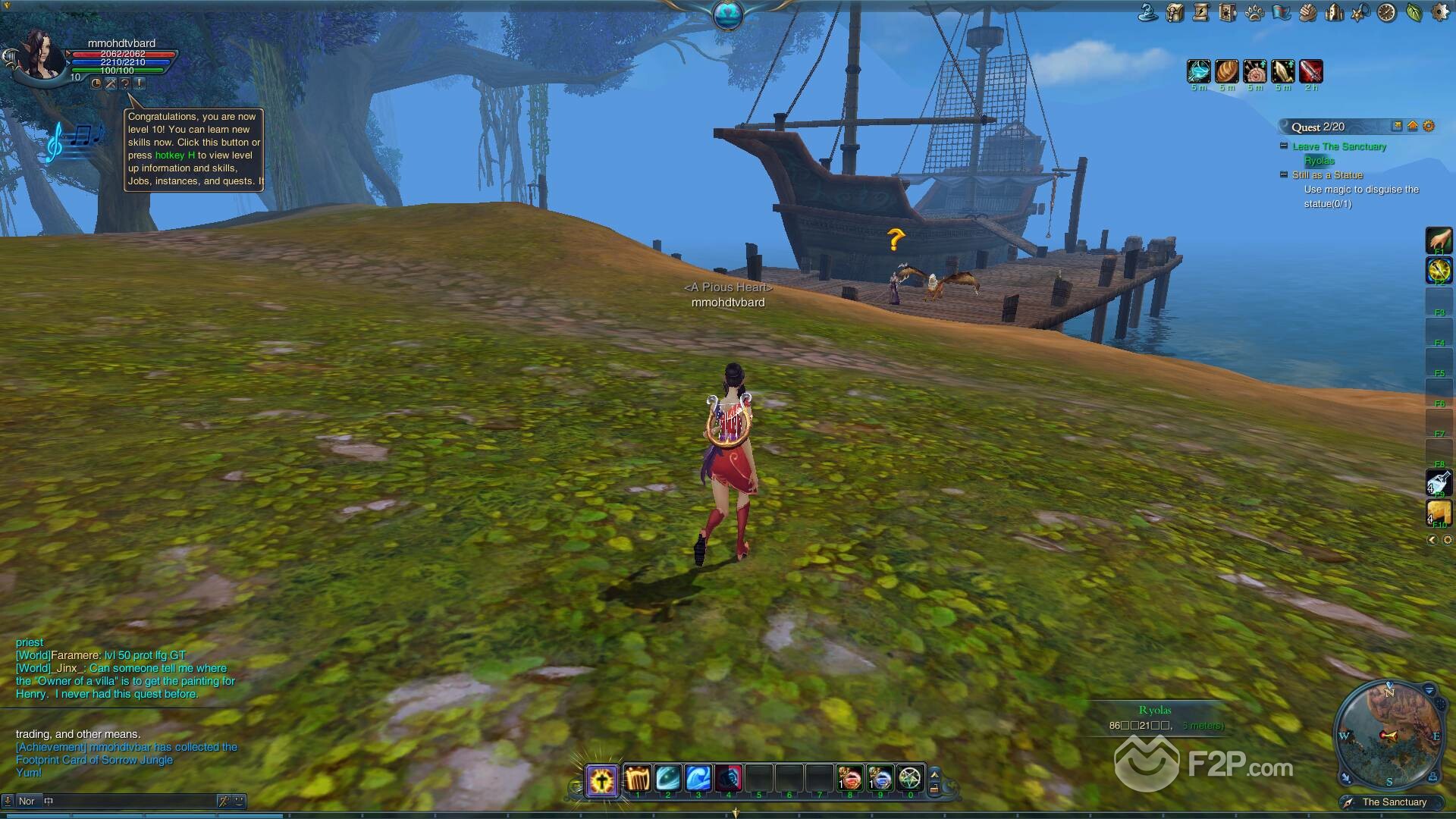Open the handshake social icon

[1307, 12]
